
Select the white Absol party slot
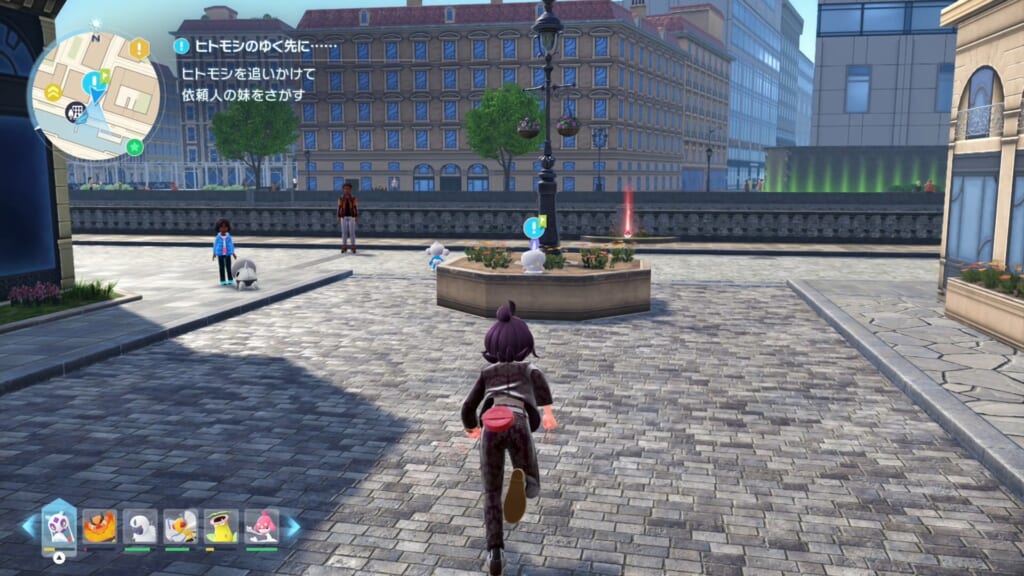coord(139,526)
